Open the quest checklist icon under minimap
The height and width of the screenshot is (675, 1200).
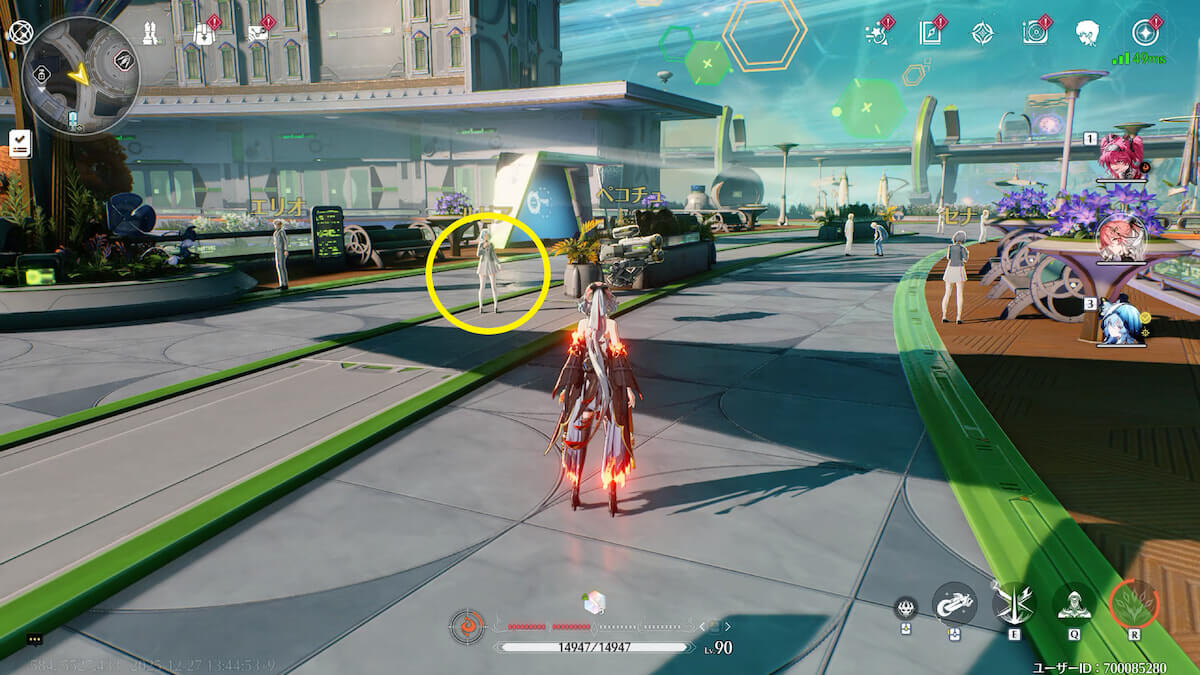point(19,143)
